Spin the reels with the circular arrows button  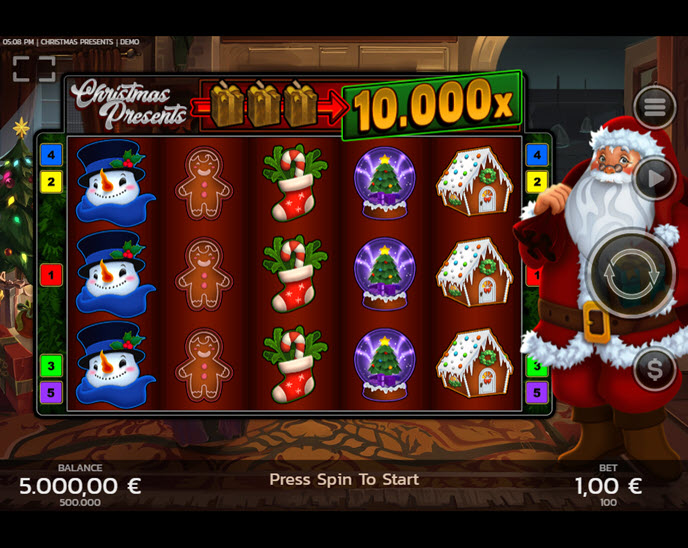tap(630, 272)
